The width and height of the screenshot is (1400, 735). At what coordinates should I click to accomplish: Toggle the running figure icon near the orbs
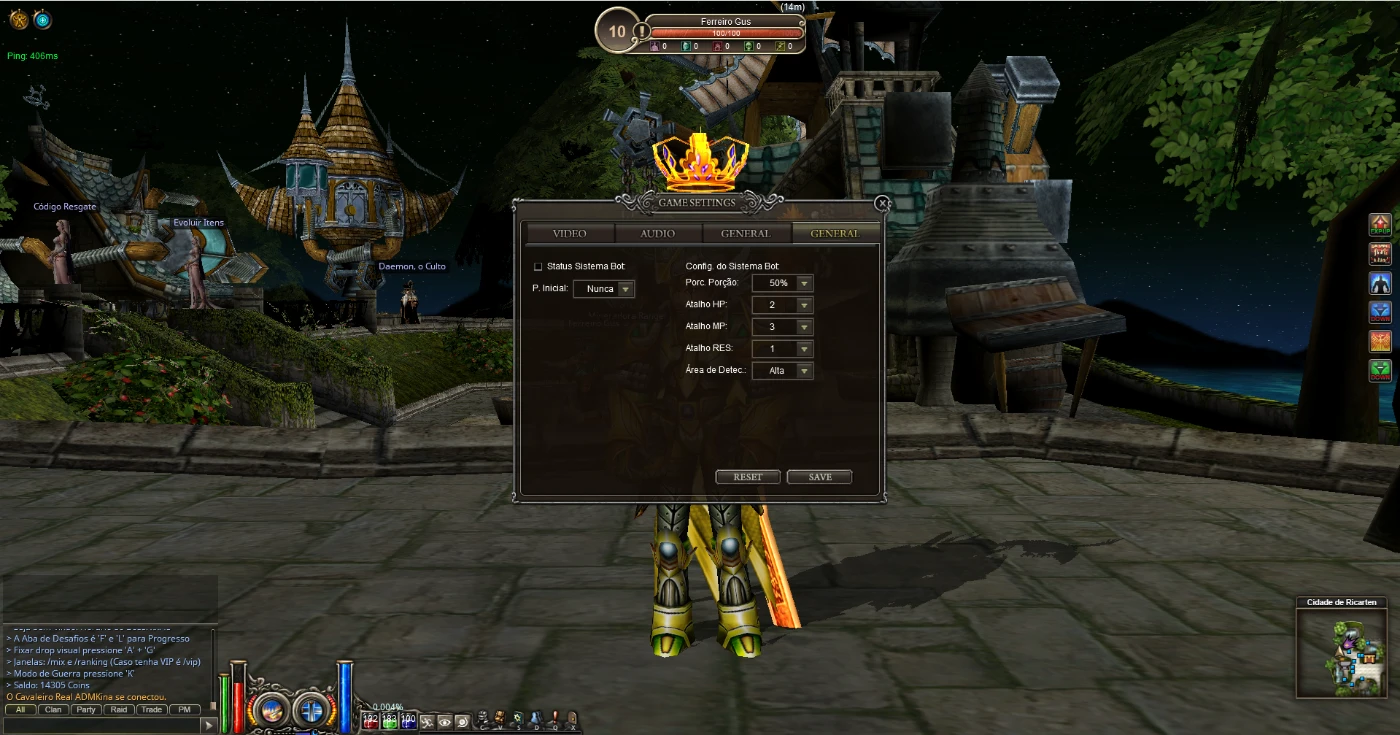coord(428,718)
